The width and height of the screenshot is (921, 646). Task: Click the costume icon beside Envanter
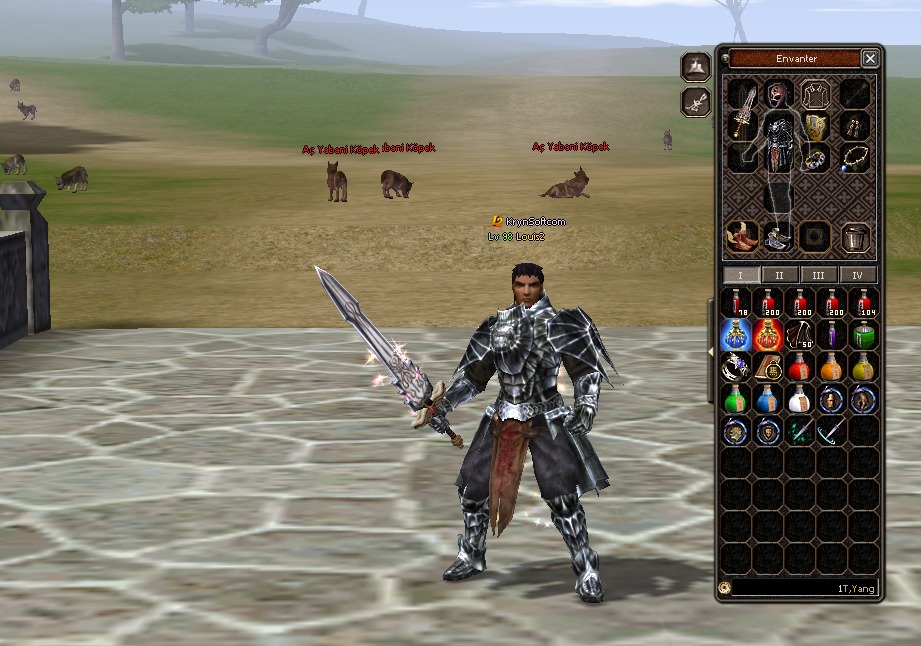pyautogui.click(x=695, y=67)
